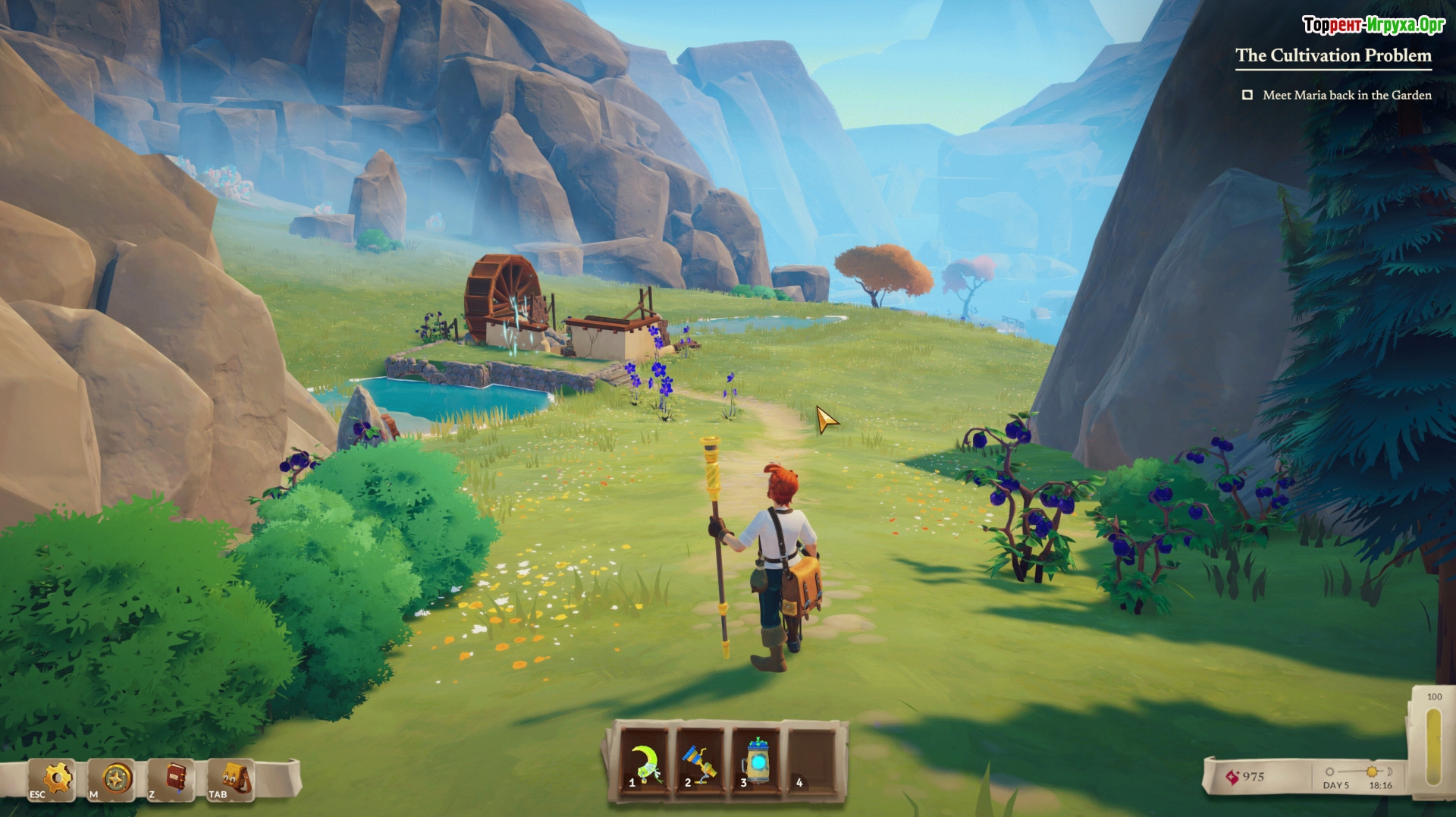
Task: Click The Cultivation Problem quest title
Action: click(x=1333, y=55)
